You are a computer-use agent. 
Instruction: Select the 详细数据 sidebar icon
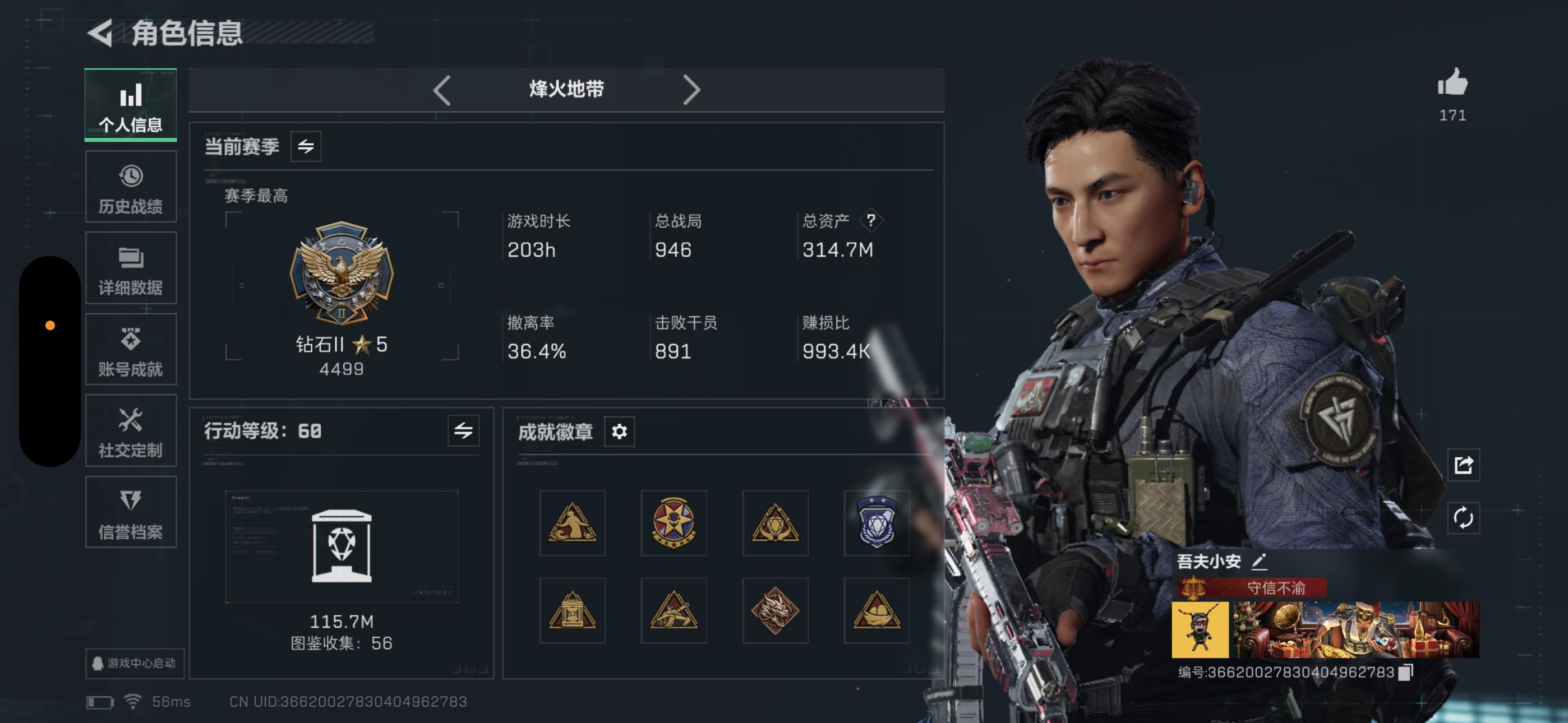click(x=130, y=268)
